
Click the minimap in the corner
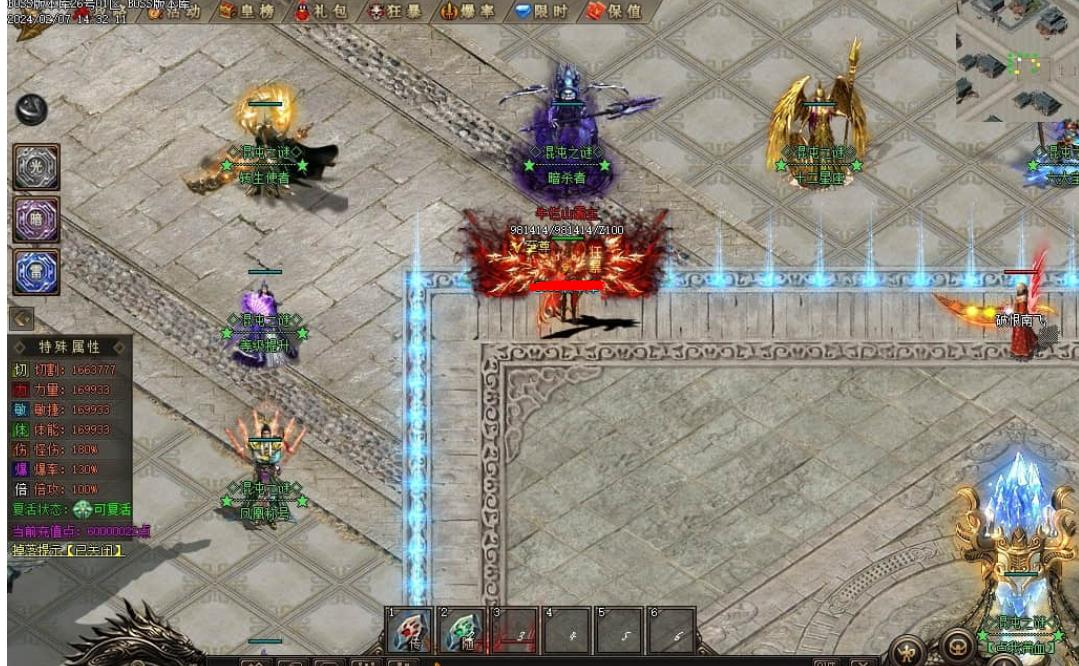point(1015,60)
